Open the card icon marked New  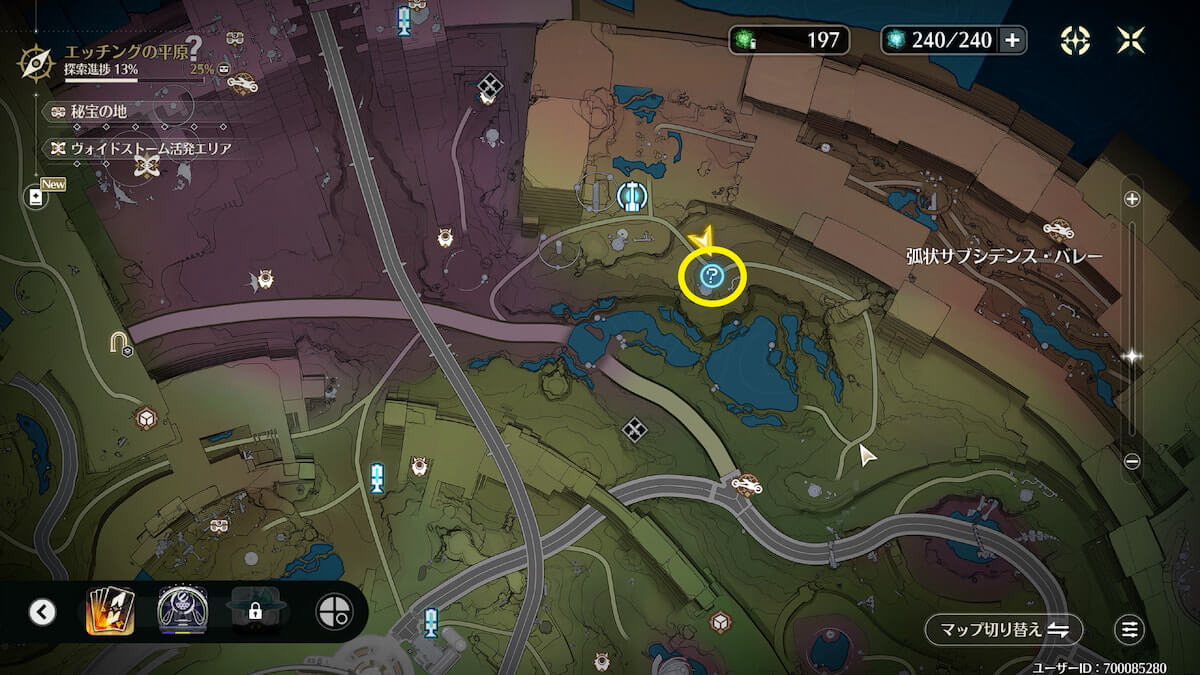(x=37, y=197)
